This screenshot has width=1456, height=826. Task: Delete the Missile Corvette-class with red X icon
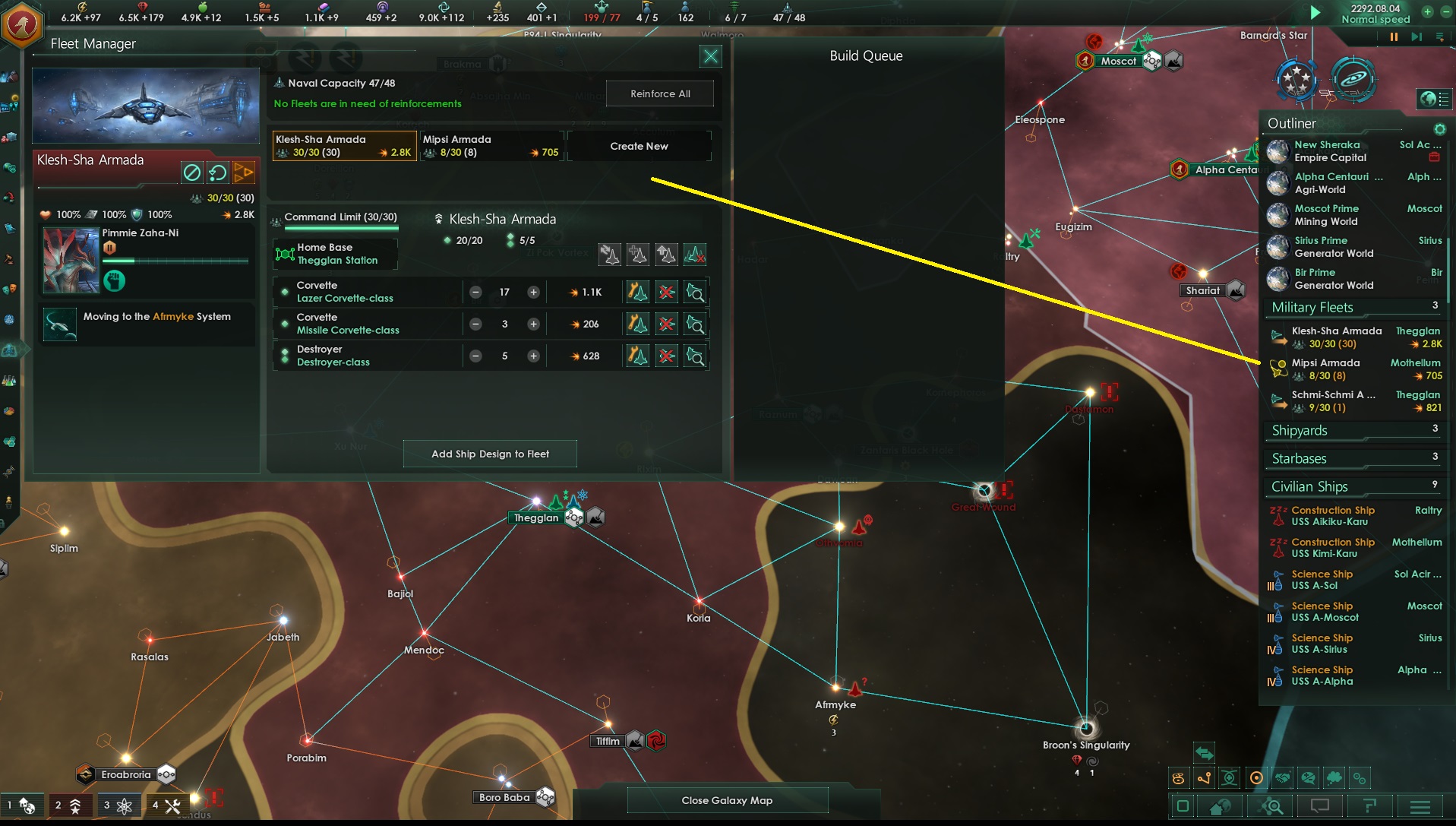[x=666, y=324]
